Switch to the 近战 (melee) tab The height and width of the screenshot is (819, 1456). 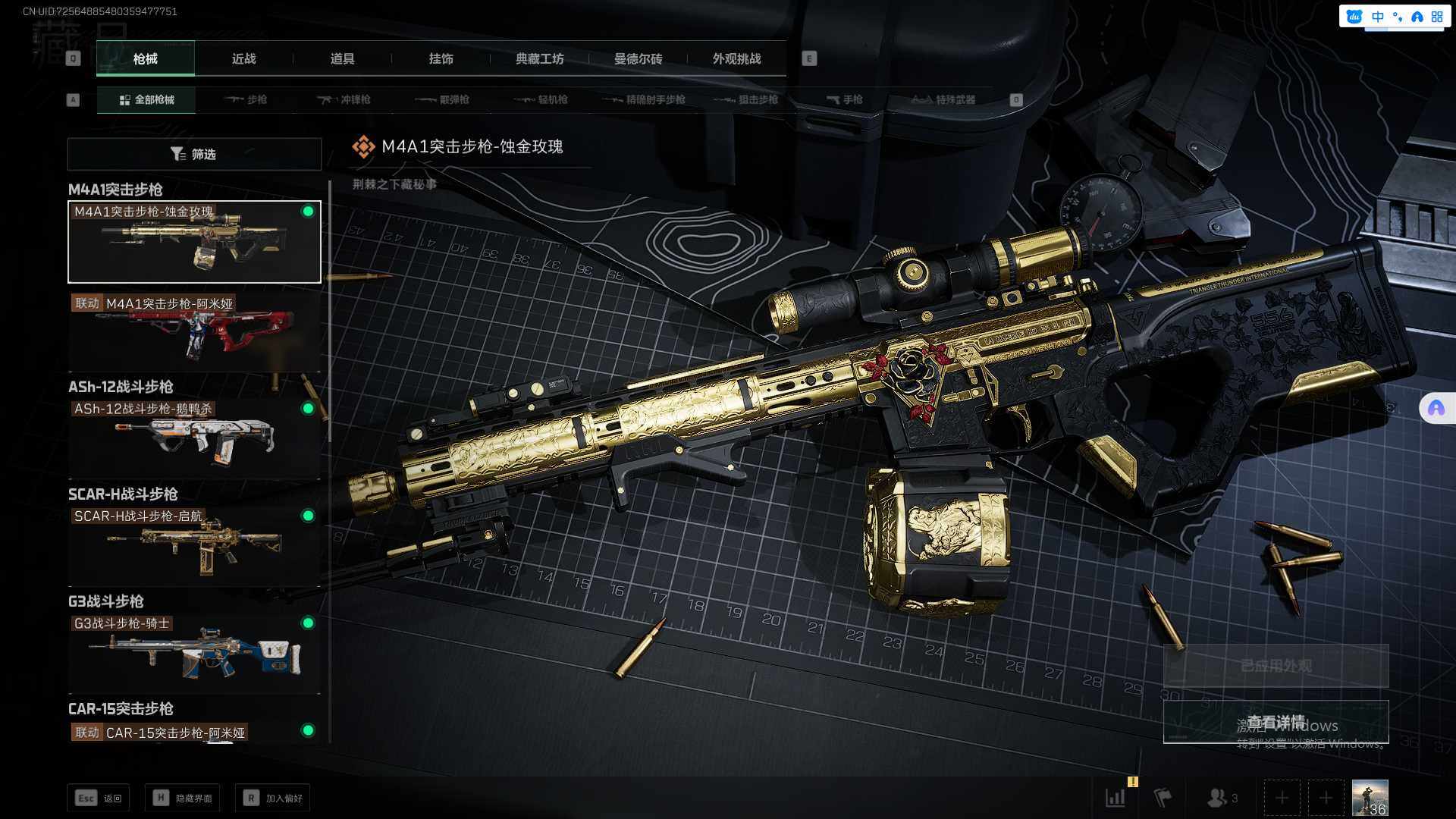coord(243,58)
